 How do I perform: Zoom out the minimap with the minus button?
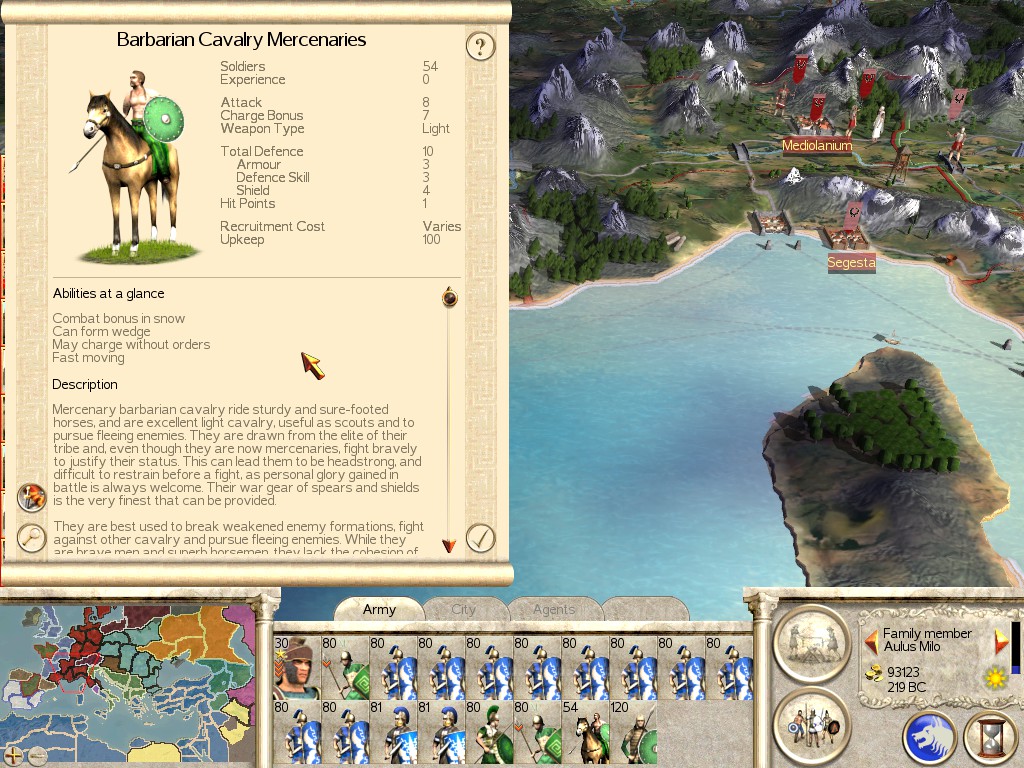[x=37, y=756]
